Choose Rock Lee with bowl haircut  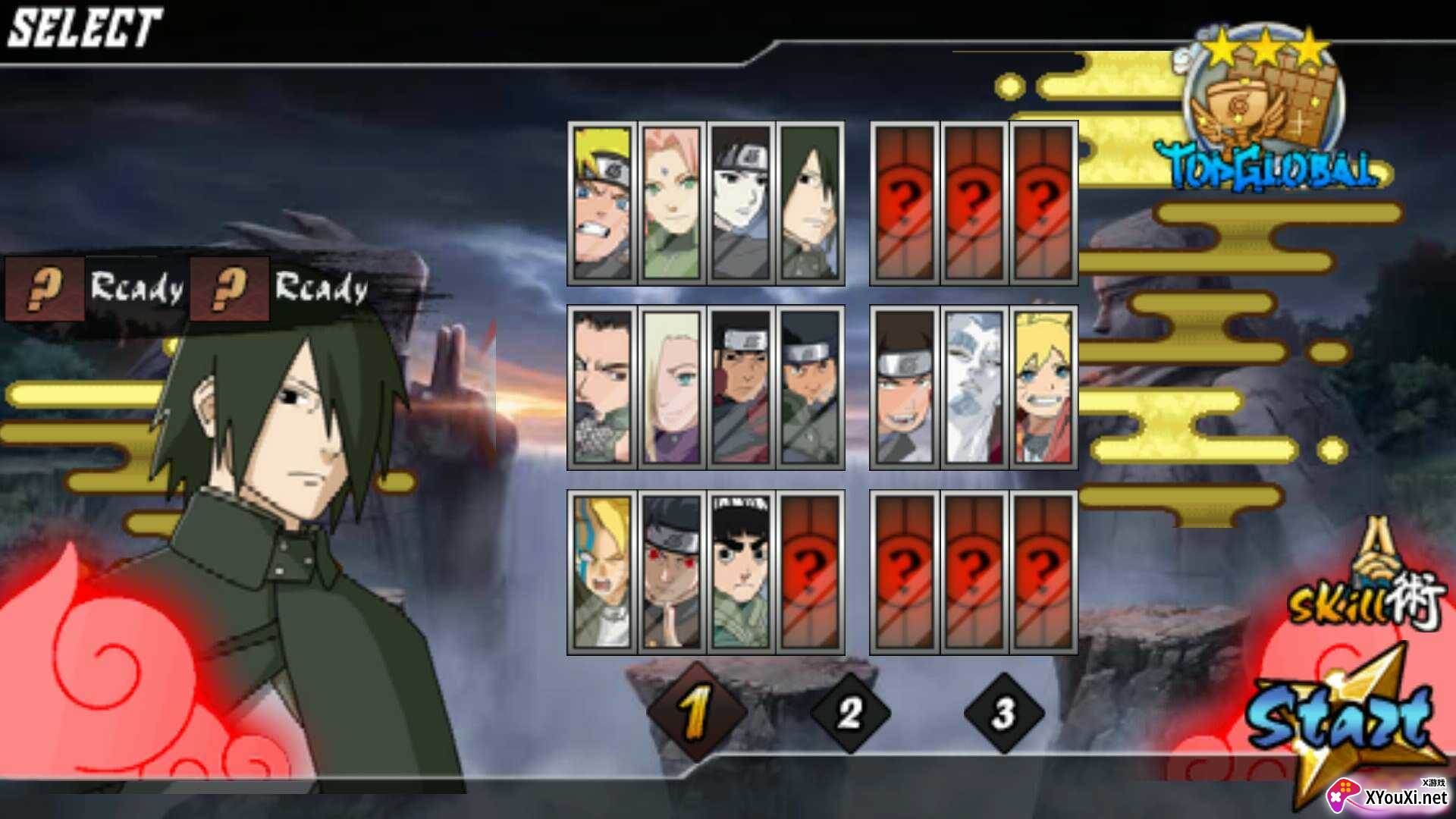[x=740, y=573]
